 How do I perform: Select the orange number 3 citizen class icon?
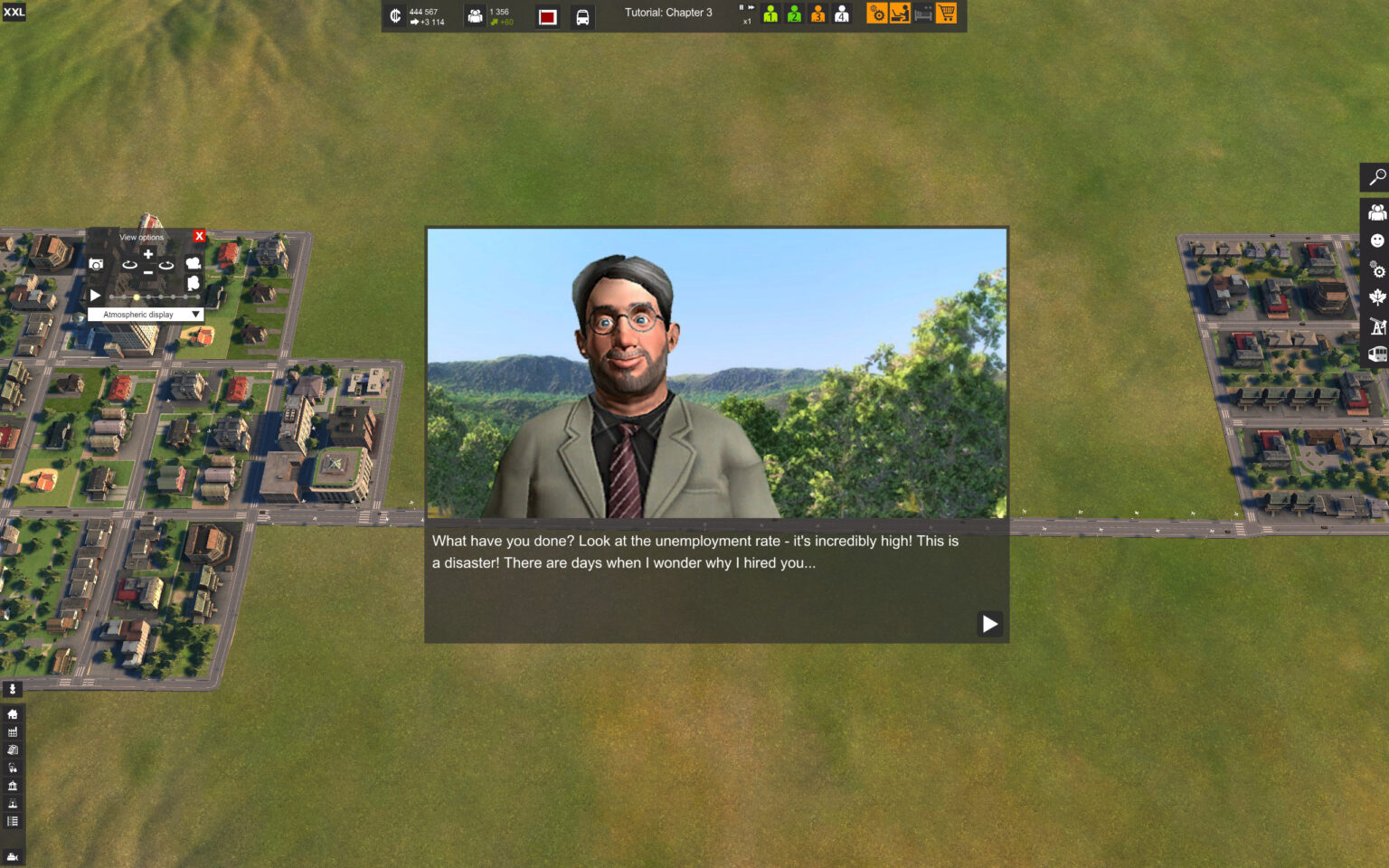coord(817,14)
